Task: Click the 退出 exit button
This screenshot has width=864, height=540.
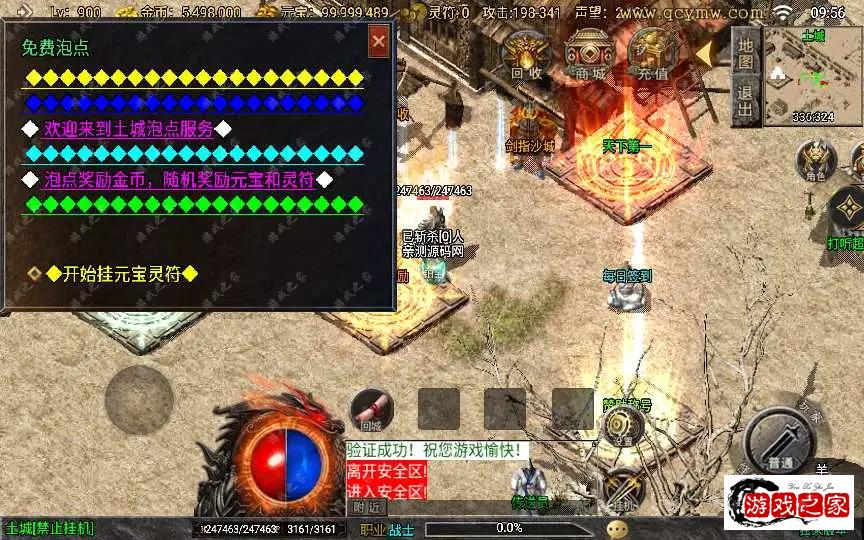Action: click(x=744, y=100)
